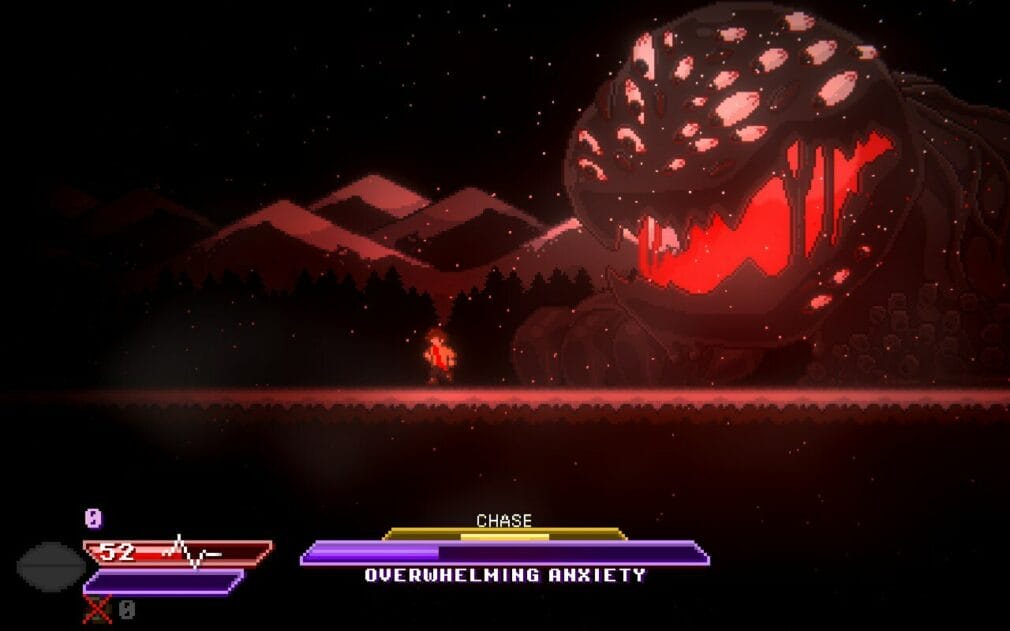Select the grey pill item slot

point(50,565)
